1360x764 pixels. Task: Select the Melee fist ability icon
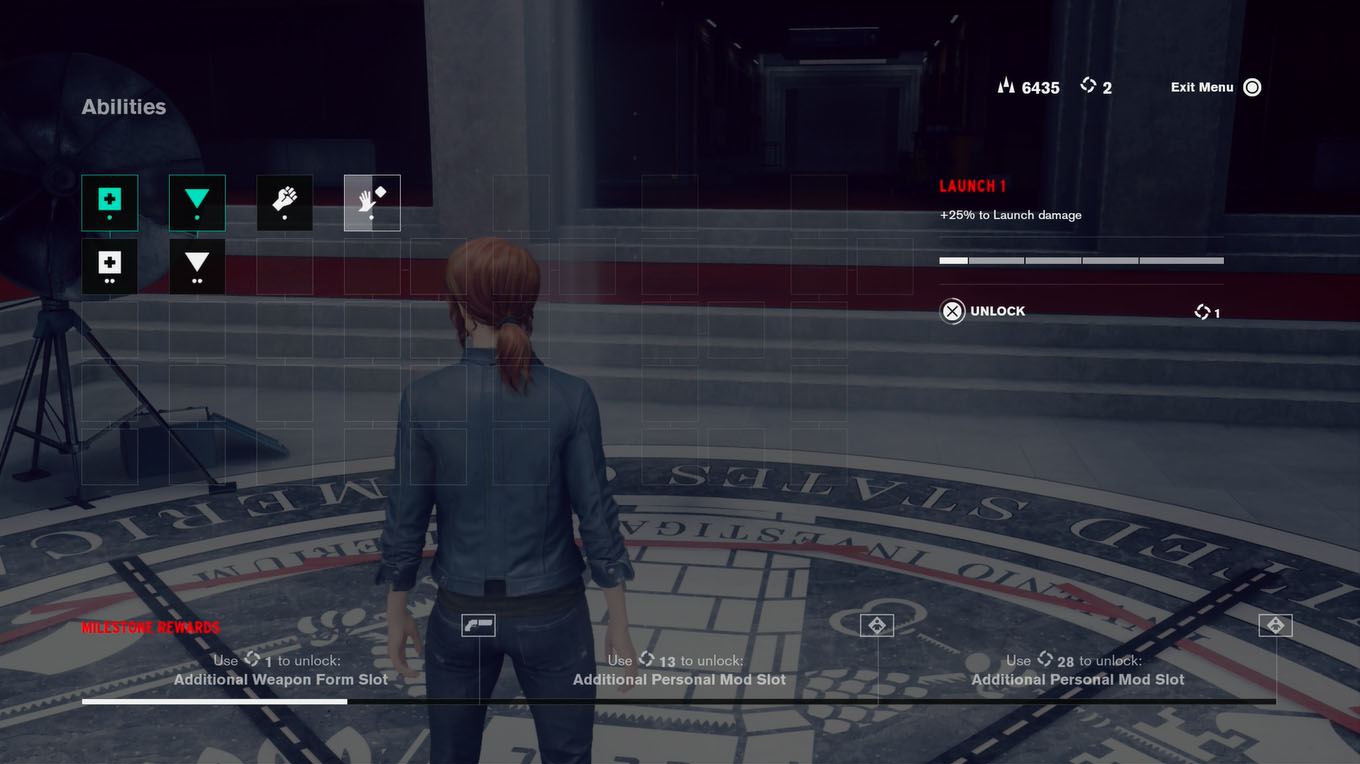(284, 202)
